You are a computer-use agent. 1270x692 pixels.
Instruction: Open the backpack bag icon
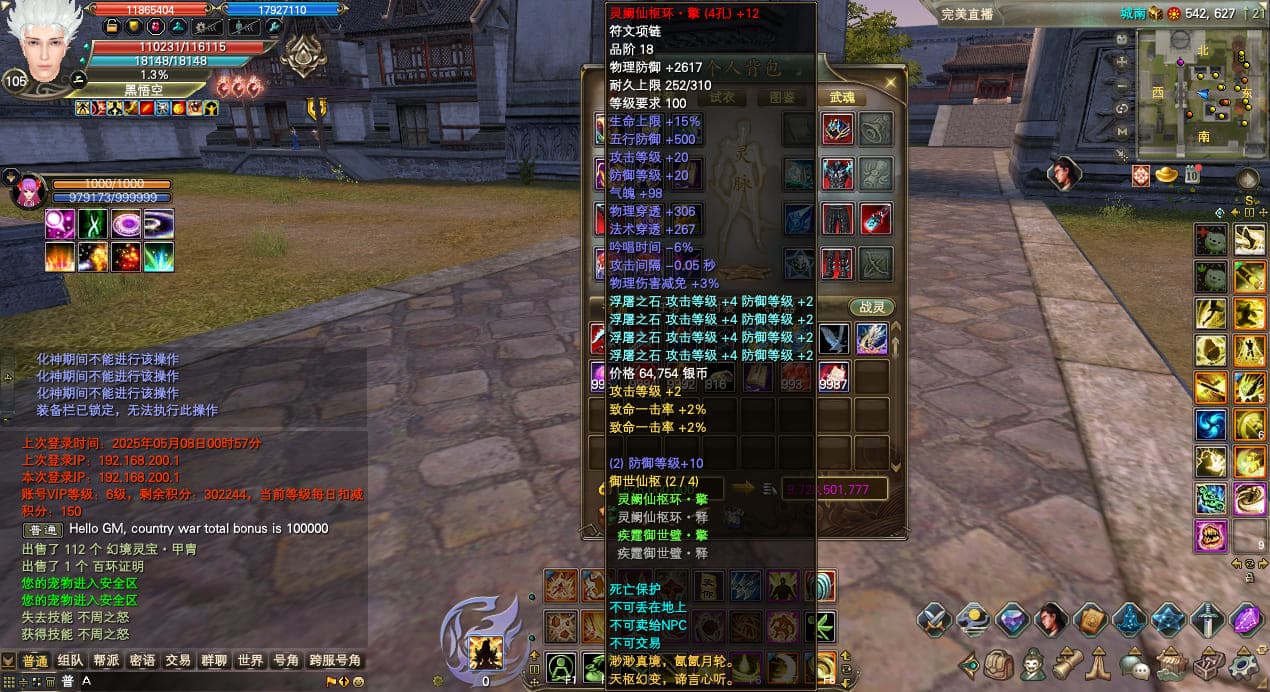coord(999,663)
